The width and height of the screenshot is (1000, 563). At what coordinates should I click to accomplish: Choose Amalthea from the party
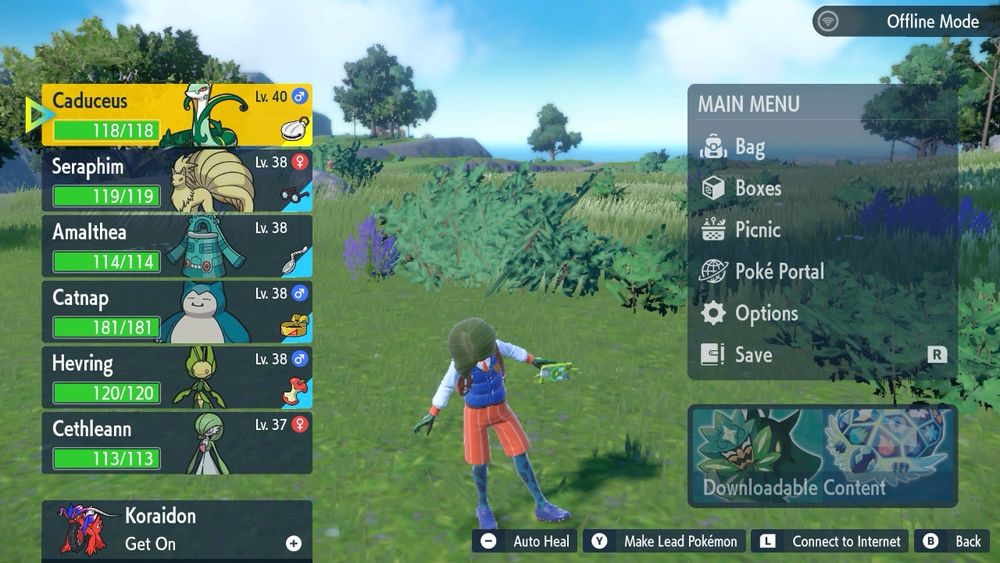[x=177, y=245]
